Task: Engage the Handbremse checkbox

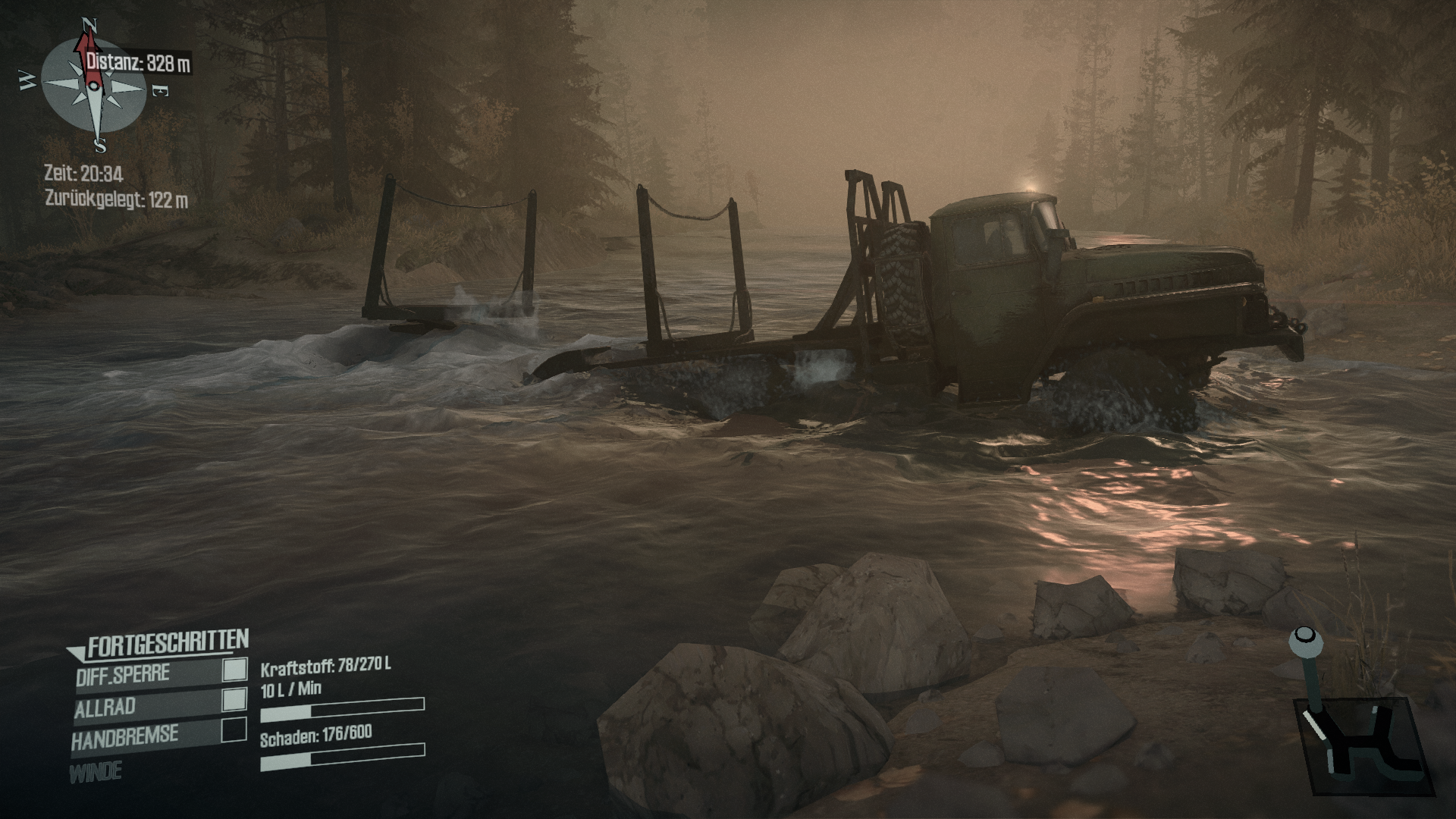Action: (234, 730)
